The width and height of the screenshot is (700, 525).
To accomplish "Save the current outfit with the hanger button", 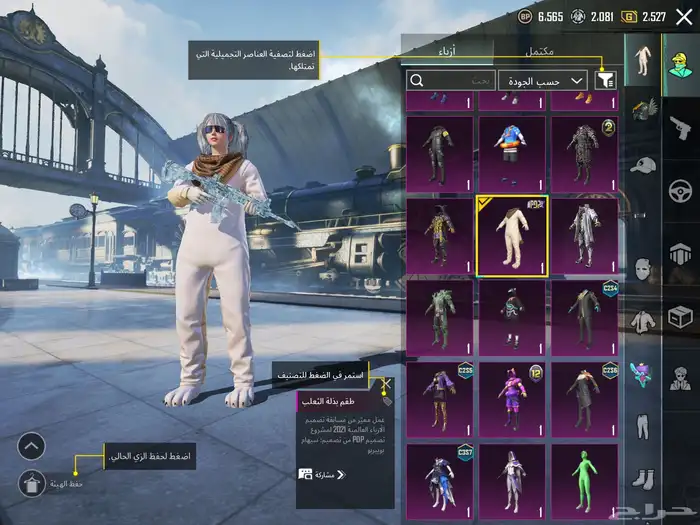I will click(x=32, y=483).
